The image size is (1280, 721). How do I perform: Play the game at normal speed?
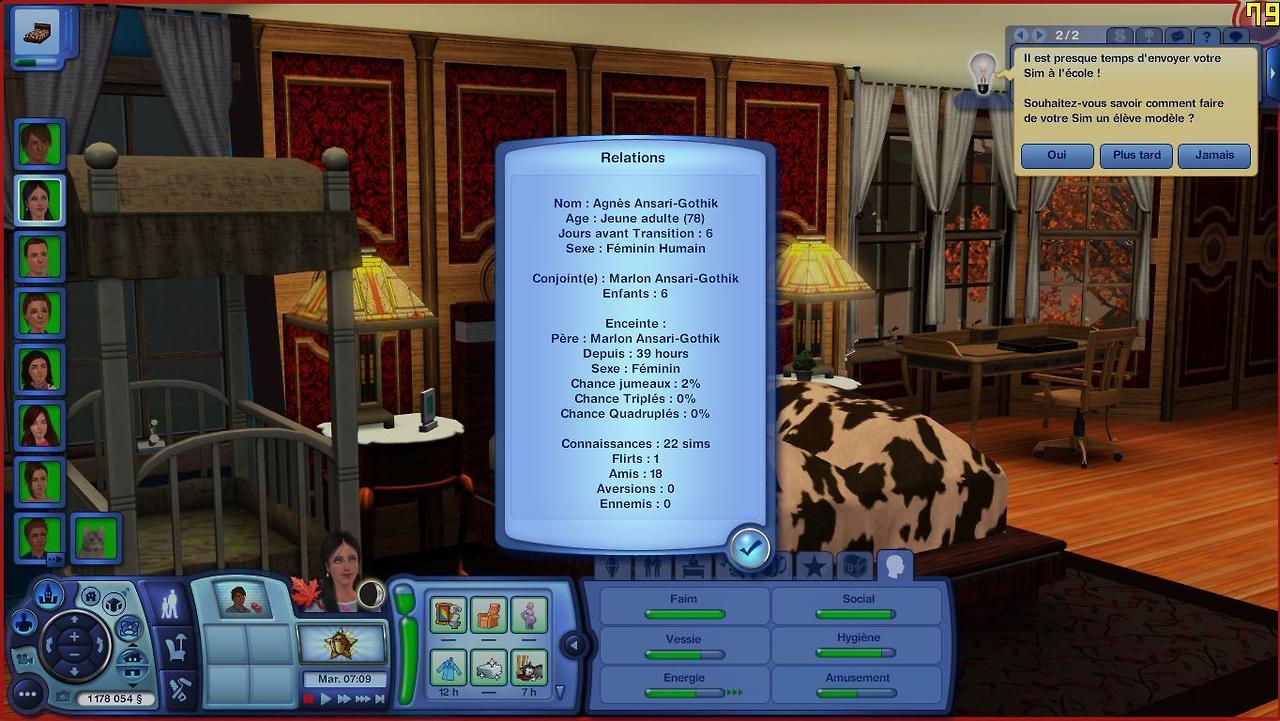click(326, 699)
